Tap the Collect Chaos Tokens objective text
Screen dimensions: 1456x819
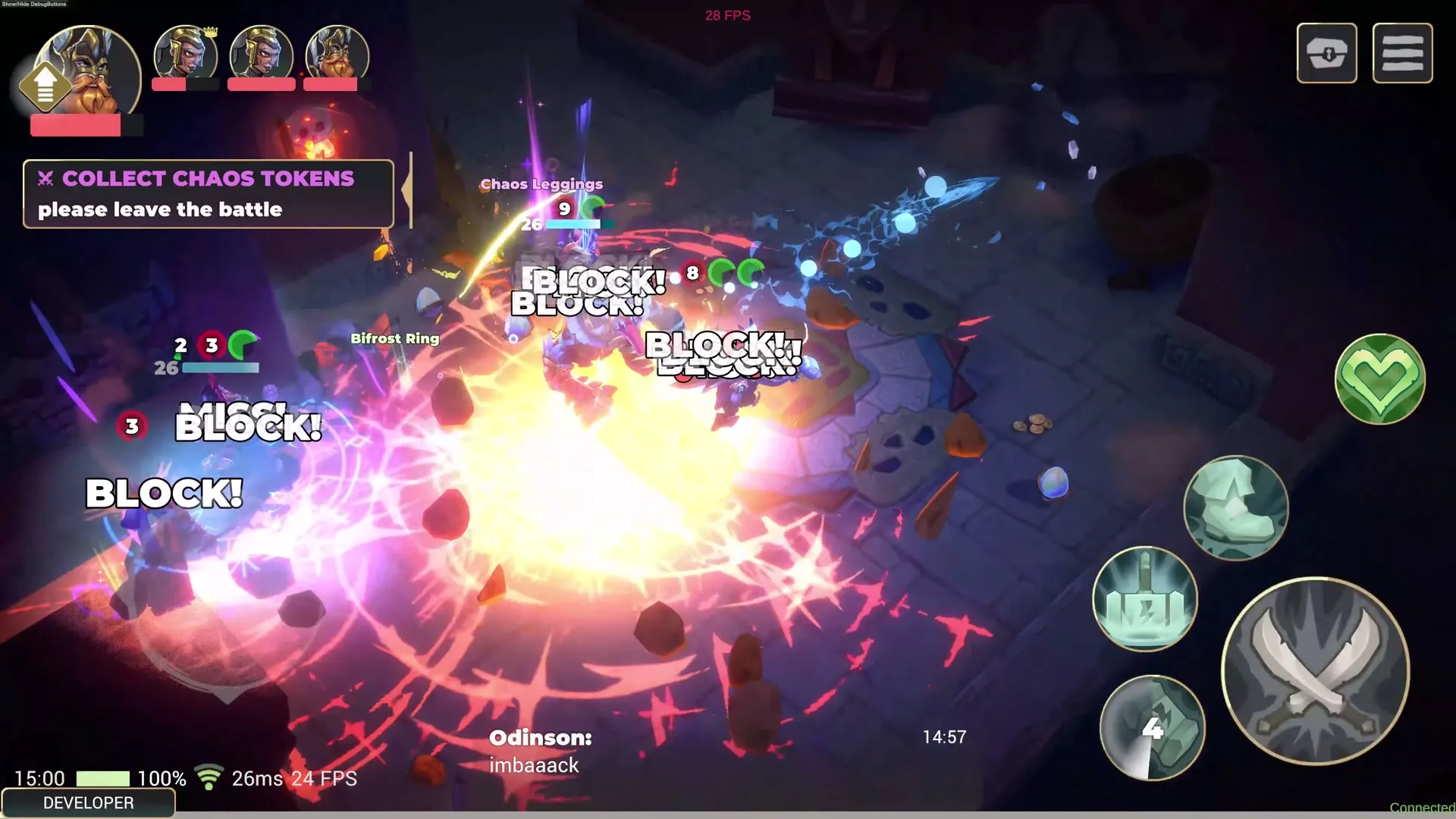coord(208,178)
